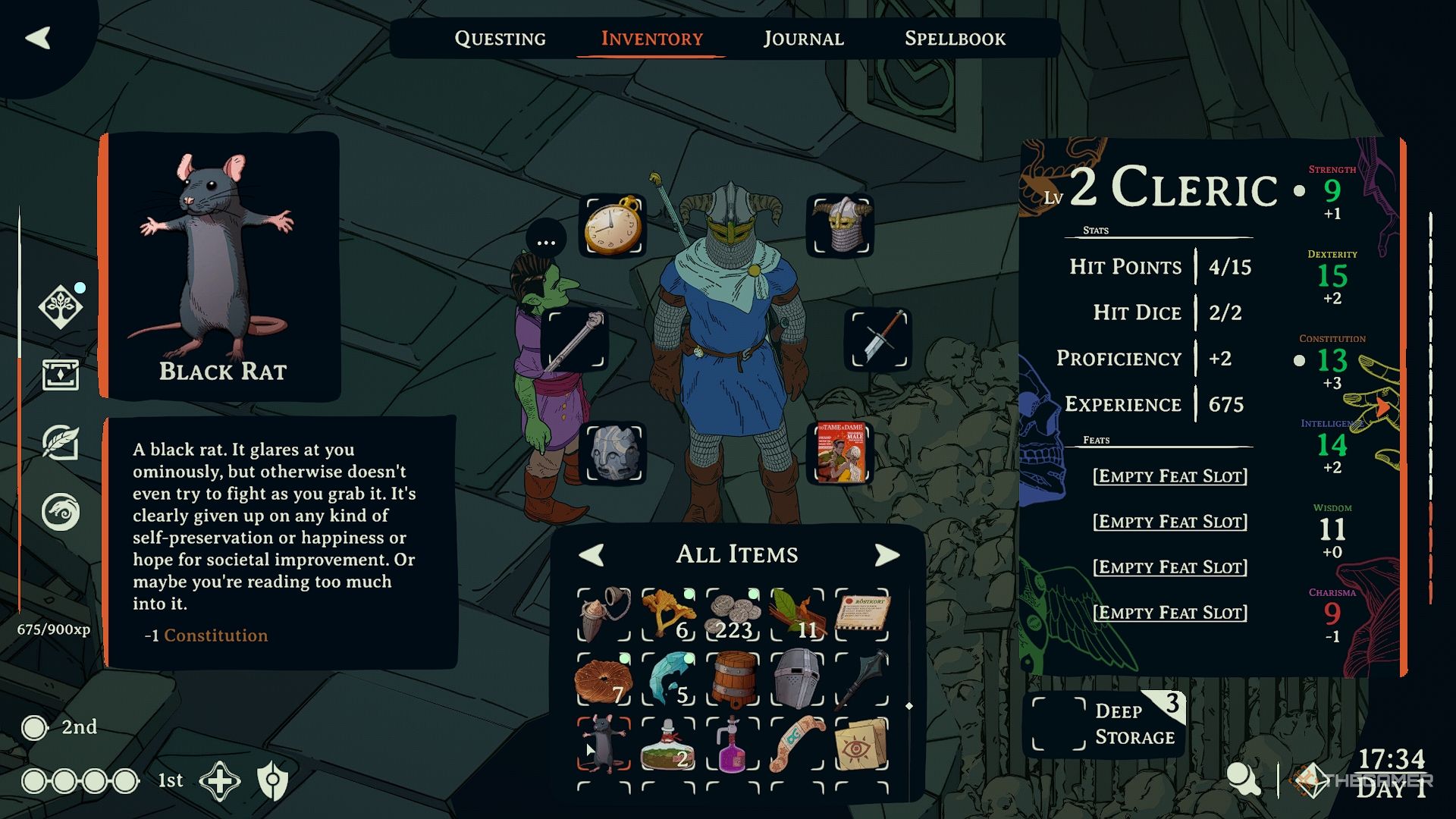
Task: Switch to the Questing tab
Action: 500,39
